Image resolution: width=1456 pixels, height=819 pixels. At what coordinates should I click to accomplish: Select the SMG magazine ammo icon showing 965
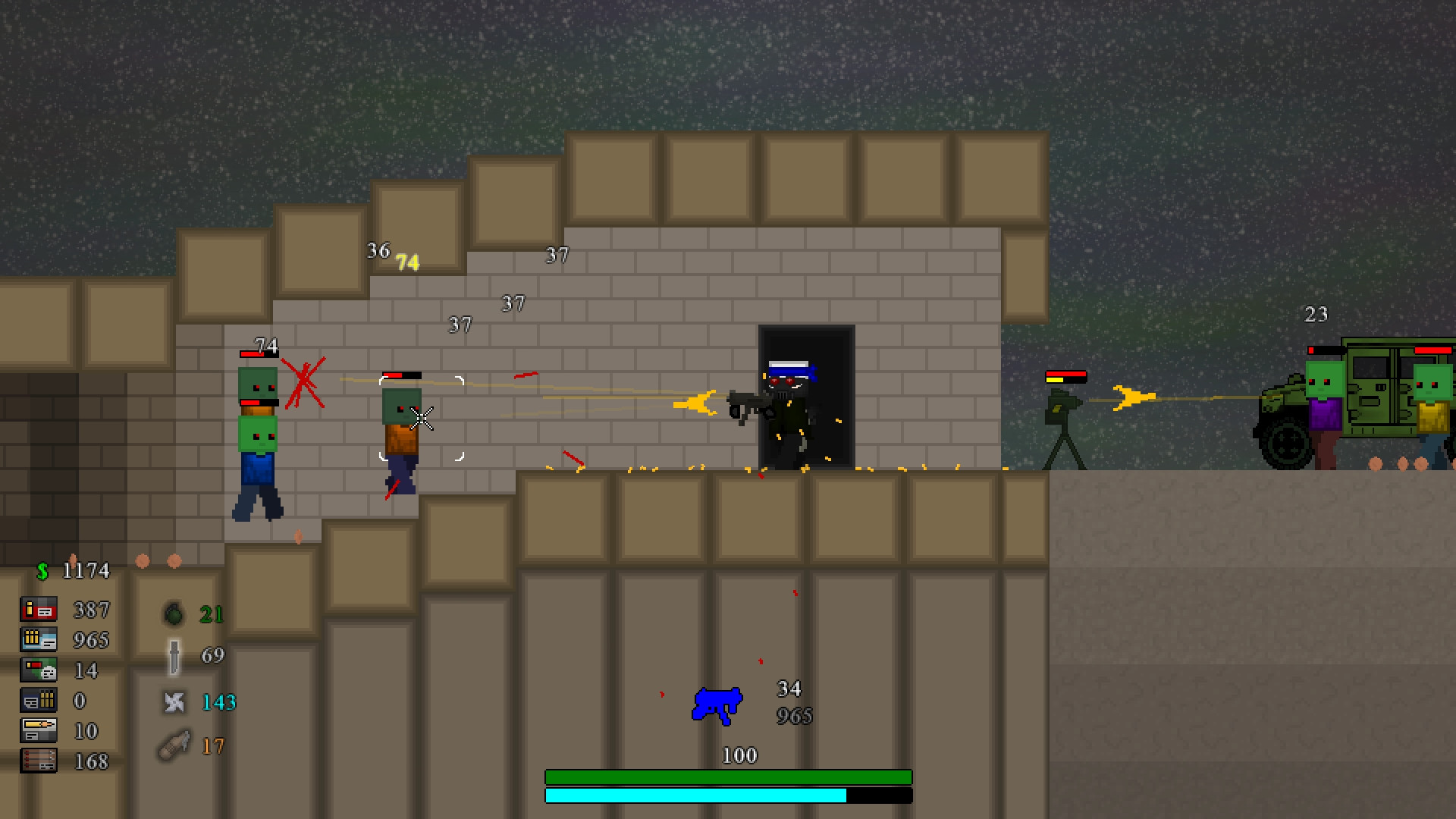tap(39, 639)
